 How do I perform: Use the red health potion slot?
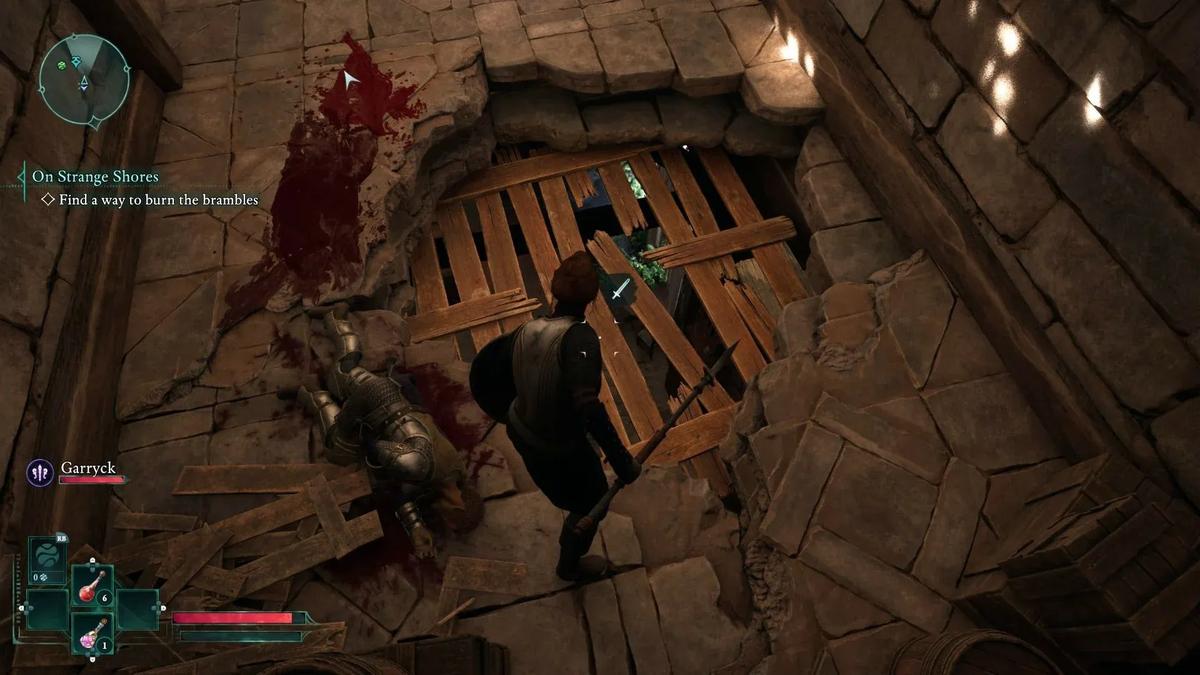point(91,586)
